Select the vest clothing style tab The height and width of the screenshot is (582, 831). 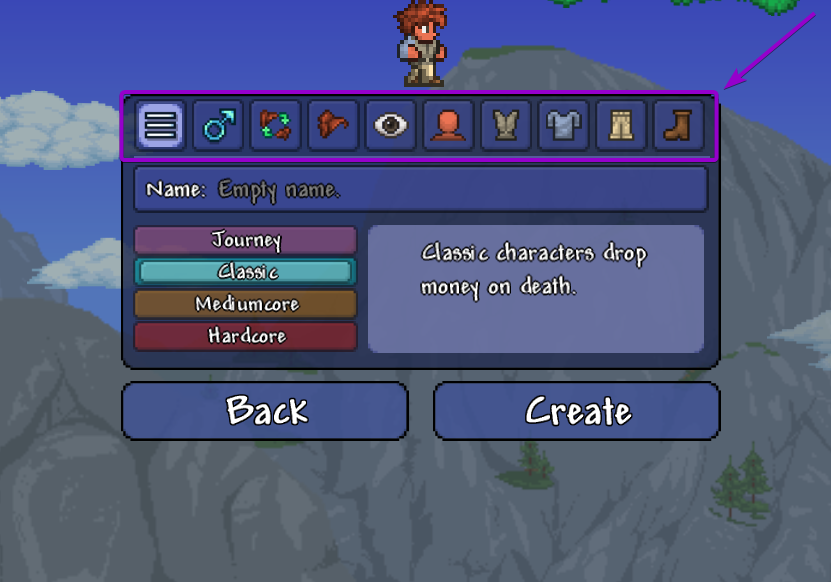(x=506, y=126)
